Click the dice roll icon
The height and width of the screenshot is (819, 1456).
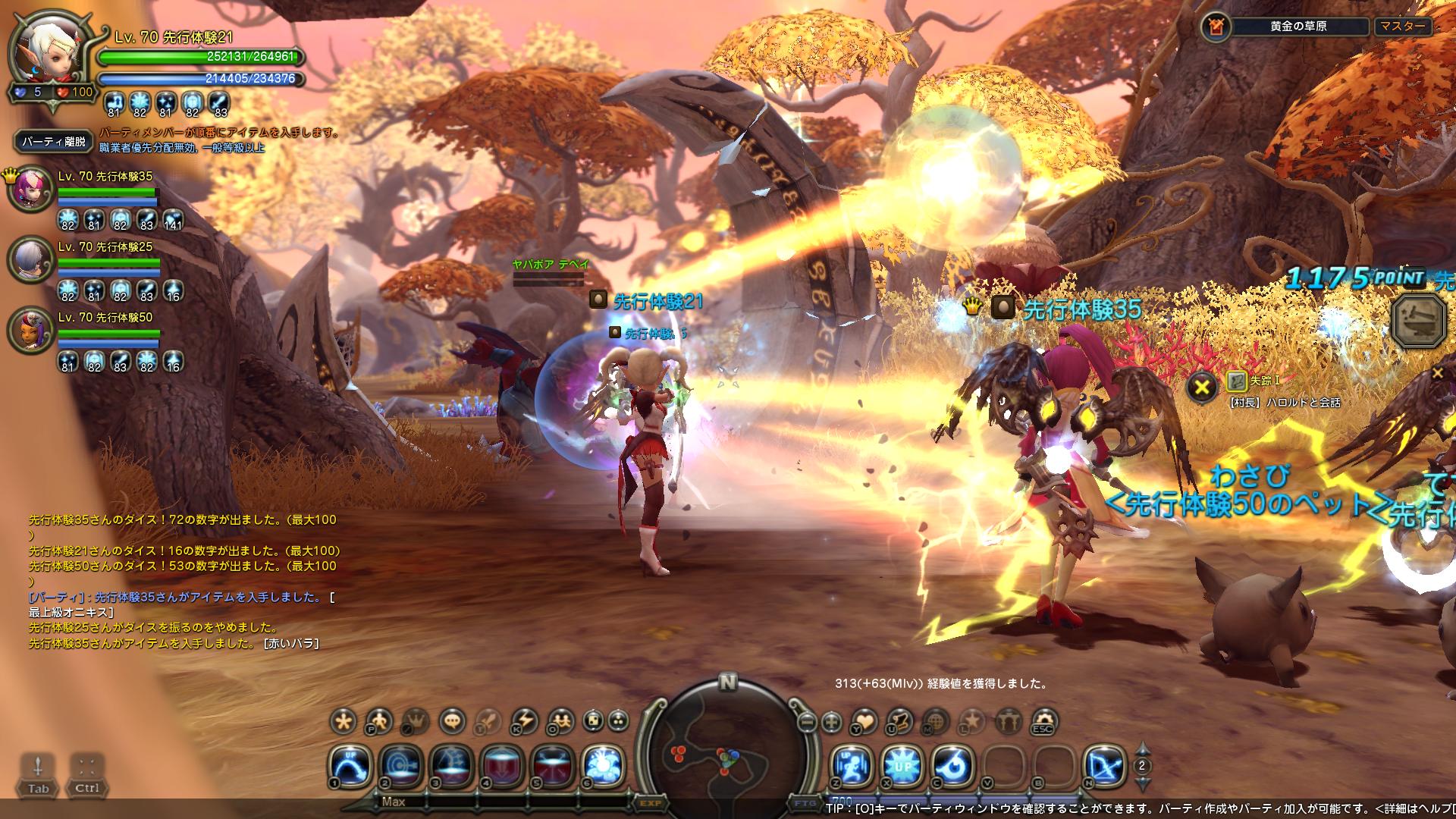coord(594,720)
